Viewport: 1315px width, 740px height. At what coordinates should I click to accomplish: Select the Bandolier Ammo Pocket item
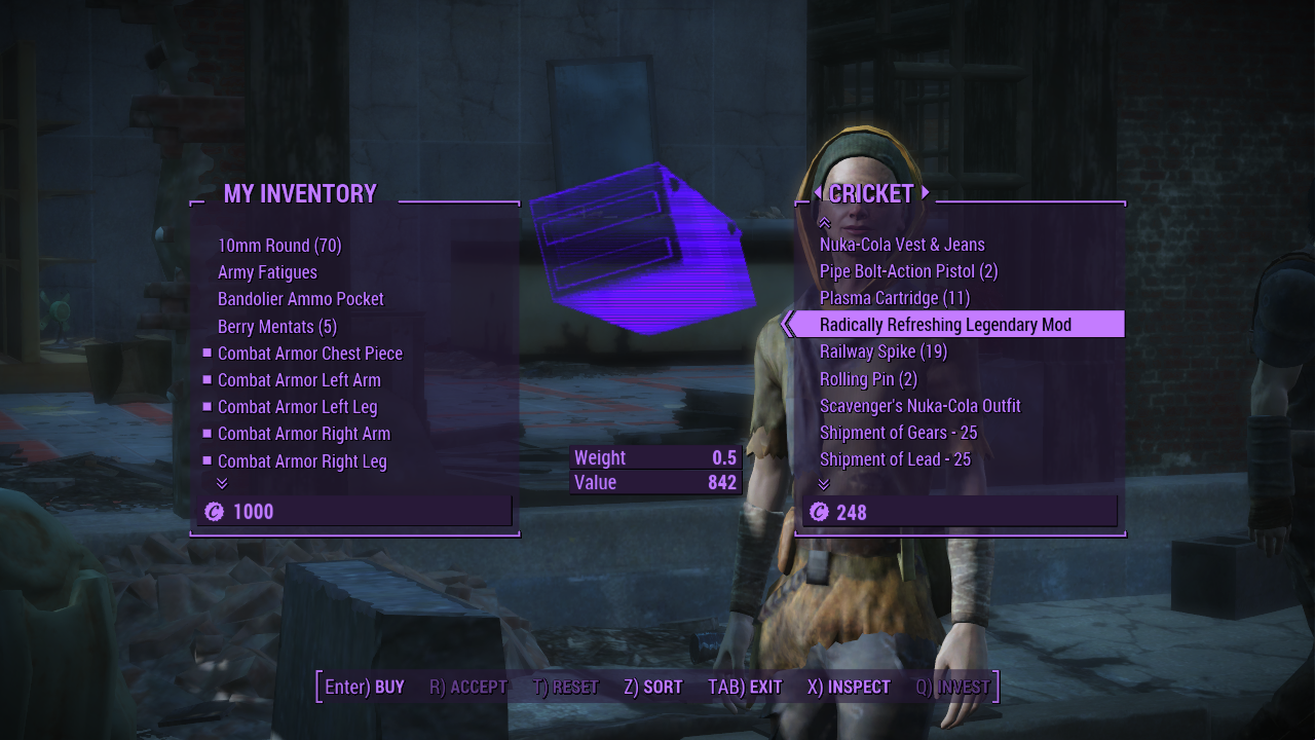300,299
